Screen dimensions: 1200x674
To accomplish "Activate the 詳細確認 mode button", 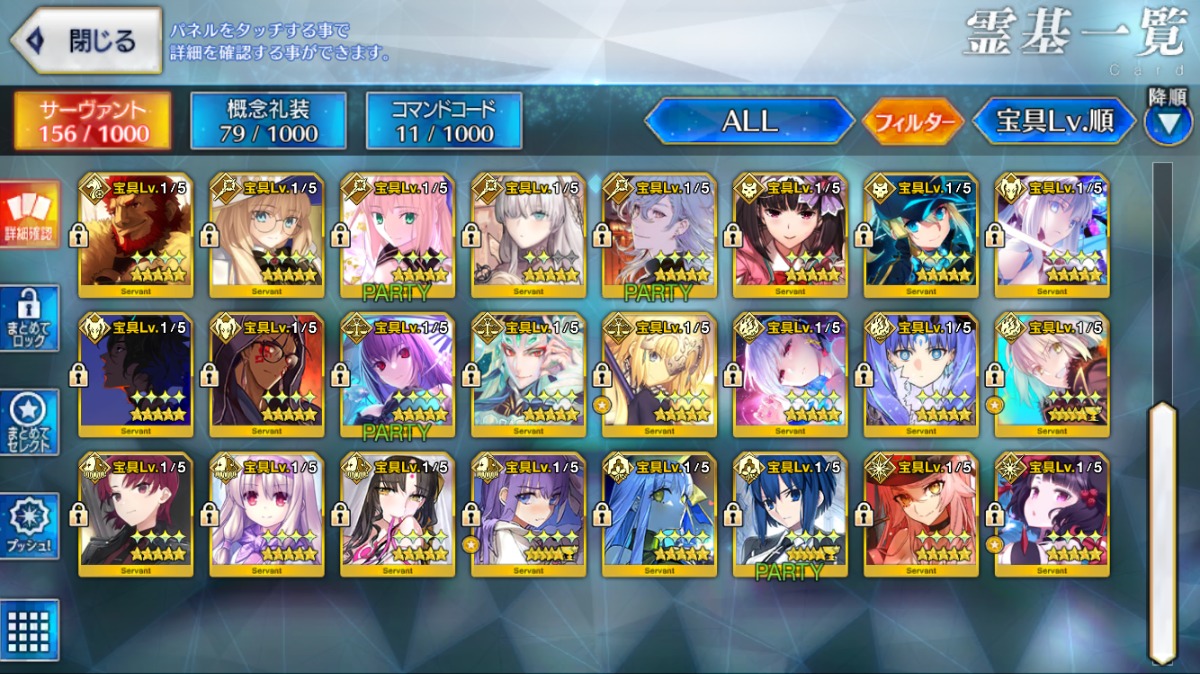I will (x=30, y=216).
